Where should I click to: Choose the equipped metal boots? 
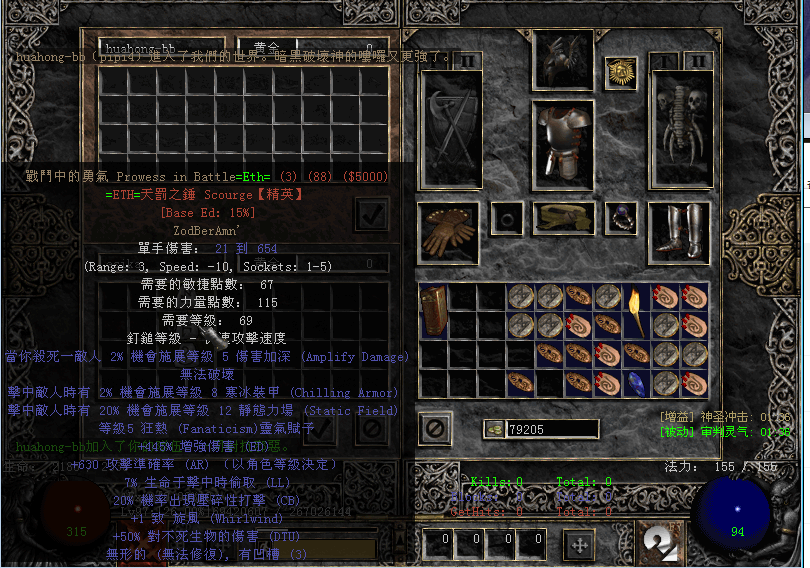(679, 231)
